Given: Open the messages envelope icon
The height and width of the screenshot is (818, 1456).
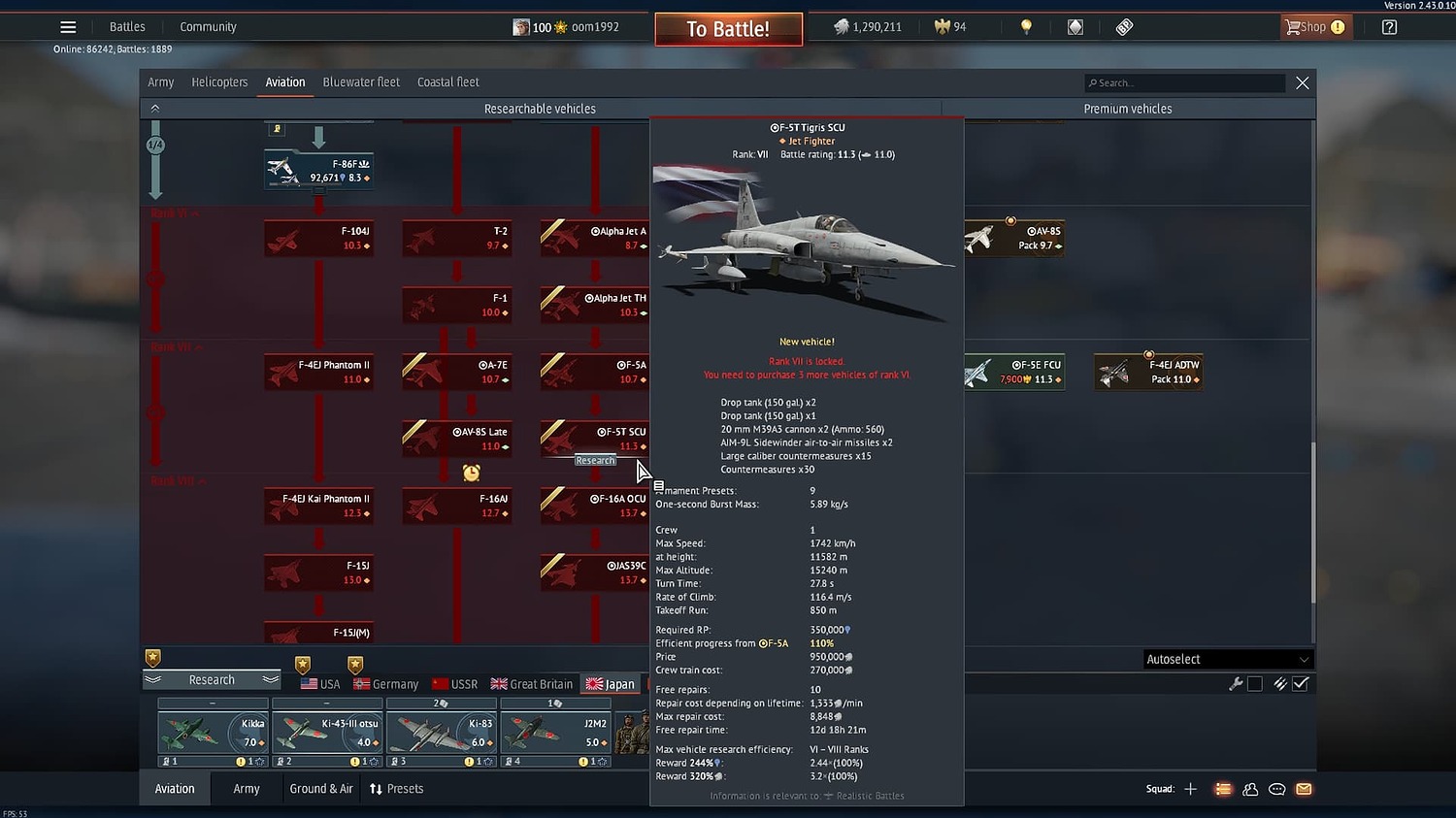Looking at the screenshot, I should 1304,789.
